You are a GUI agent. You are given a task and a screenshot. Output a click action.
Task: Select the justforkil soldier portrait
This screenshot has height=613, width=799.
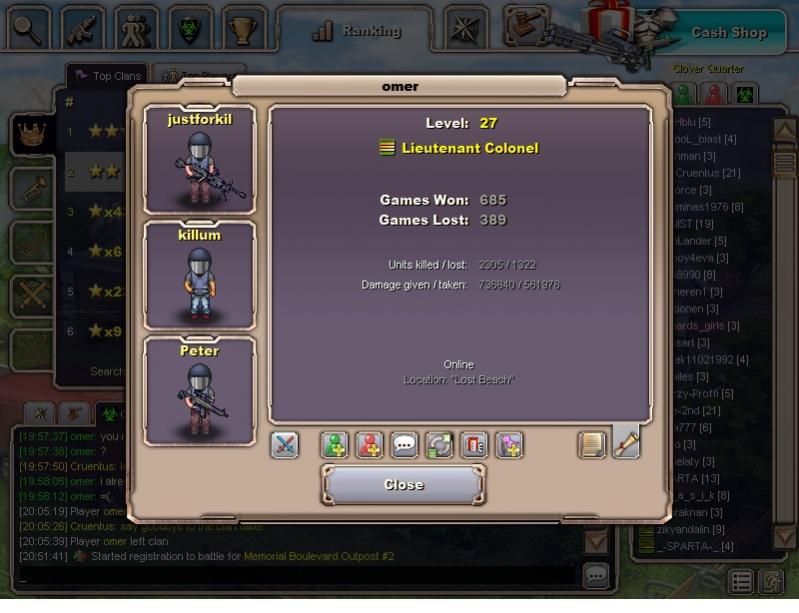coord(200,160)
